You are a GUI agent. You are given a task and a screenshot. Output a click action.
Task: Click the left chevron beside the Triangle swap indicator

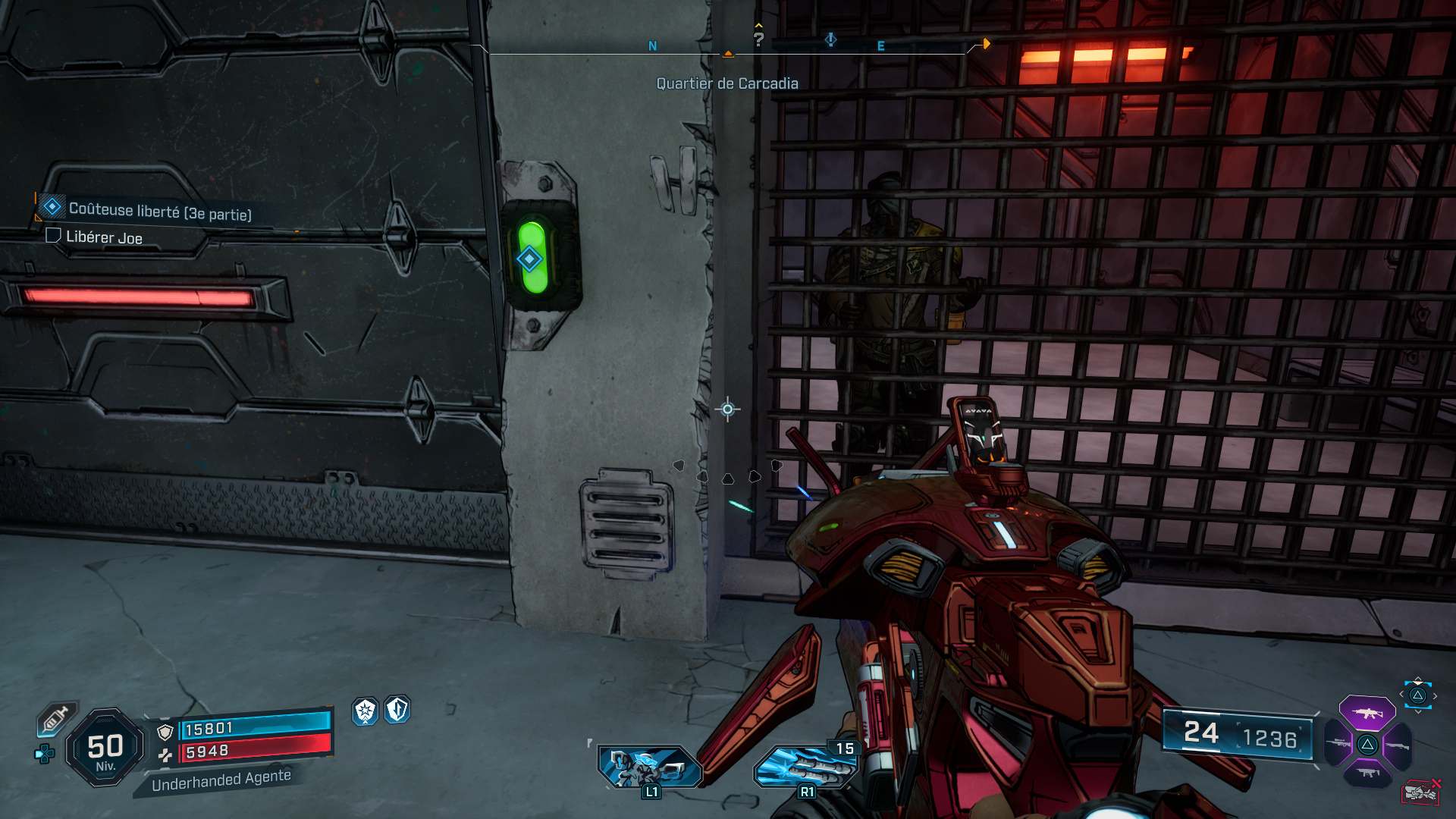click(1401, 694)
